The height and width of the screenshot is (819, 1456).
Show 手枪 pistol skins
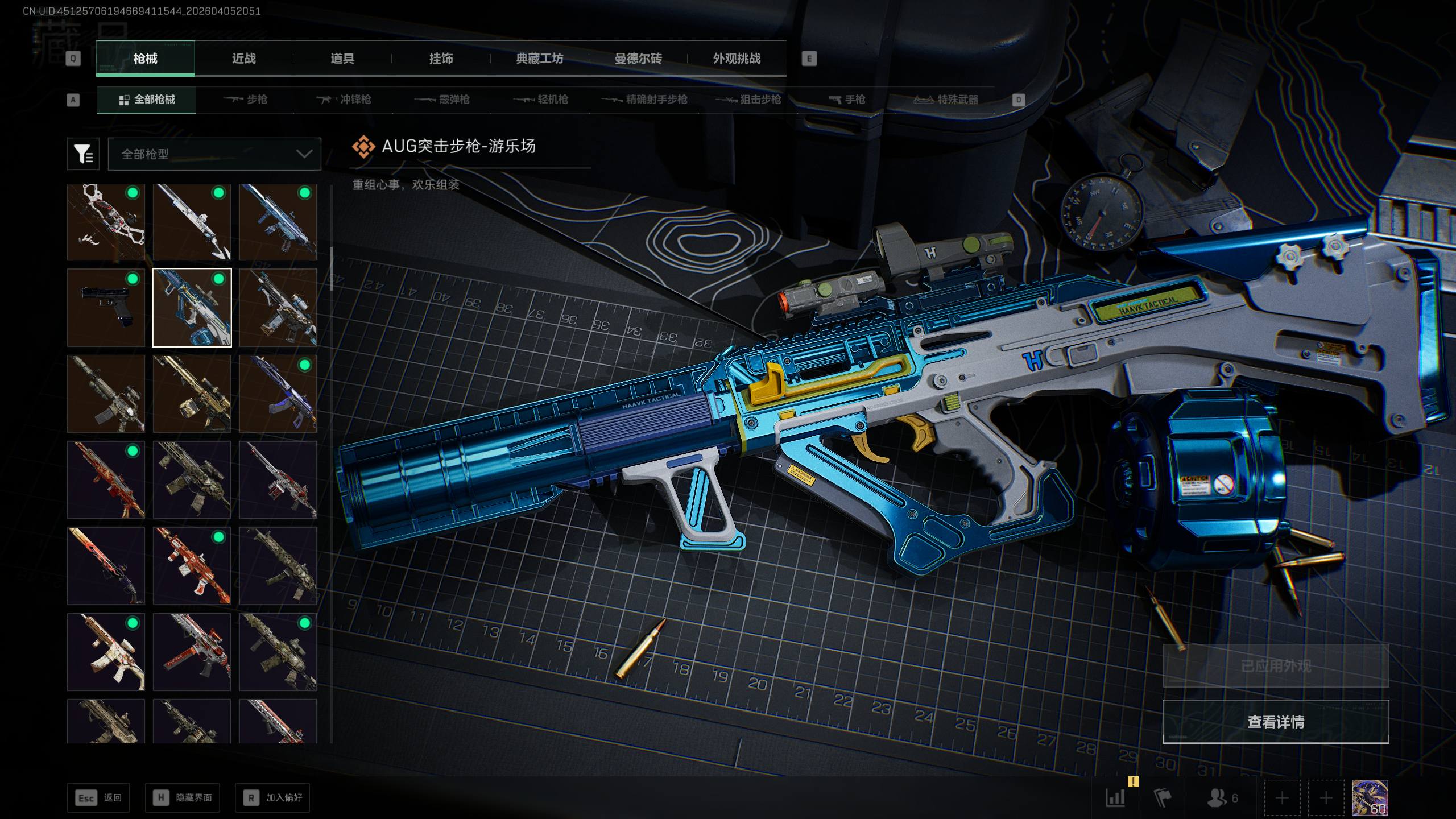coord(847,100)
